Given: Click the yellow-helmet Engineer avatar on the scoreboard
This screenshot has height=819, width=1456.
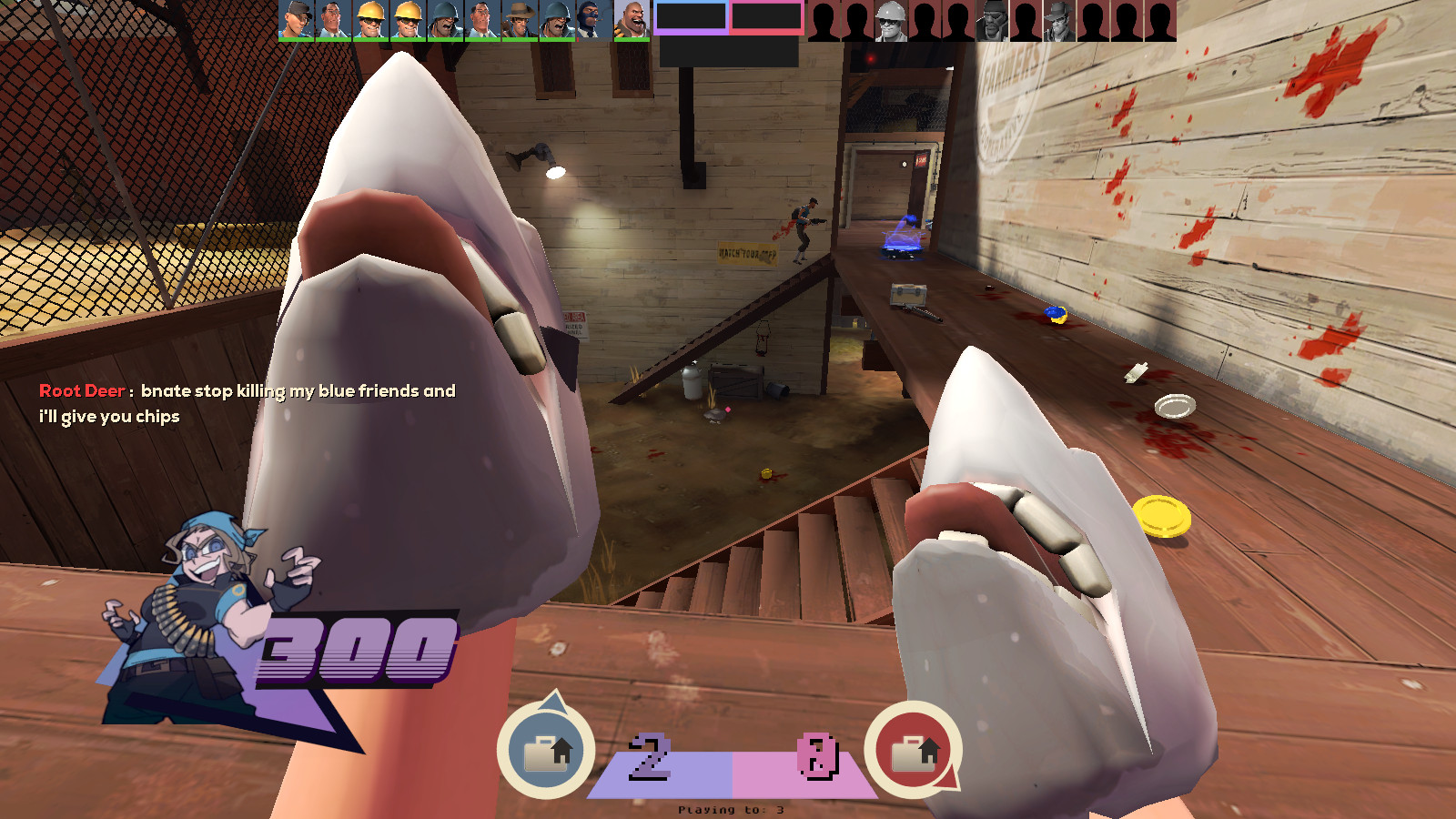Looking at the screenshot, I should [x=369, y=20].
